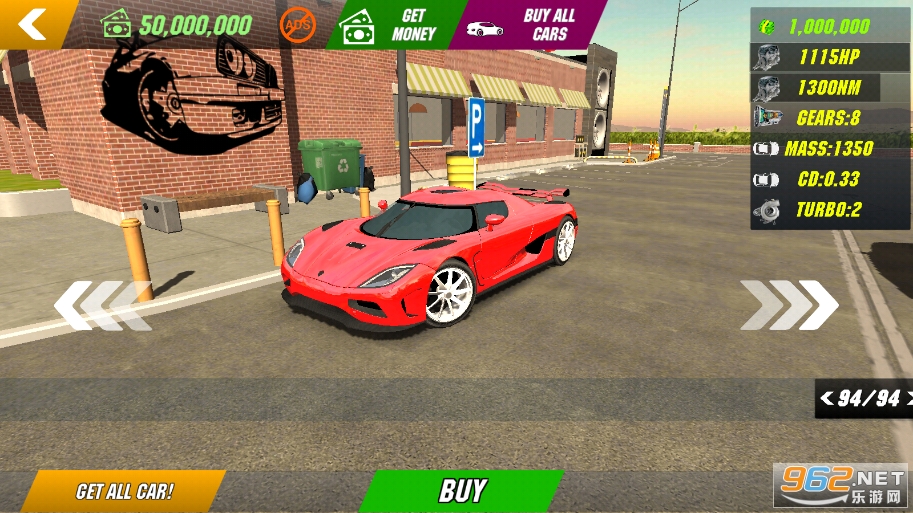Claim the Get All Car offer

[x=124, y=491]
